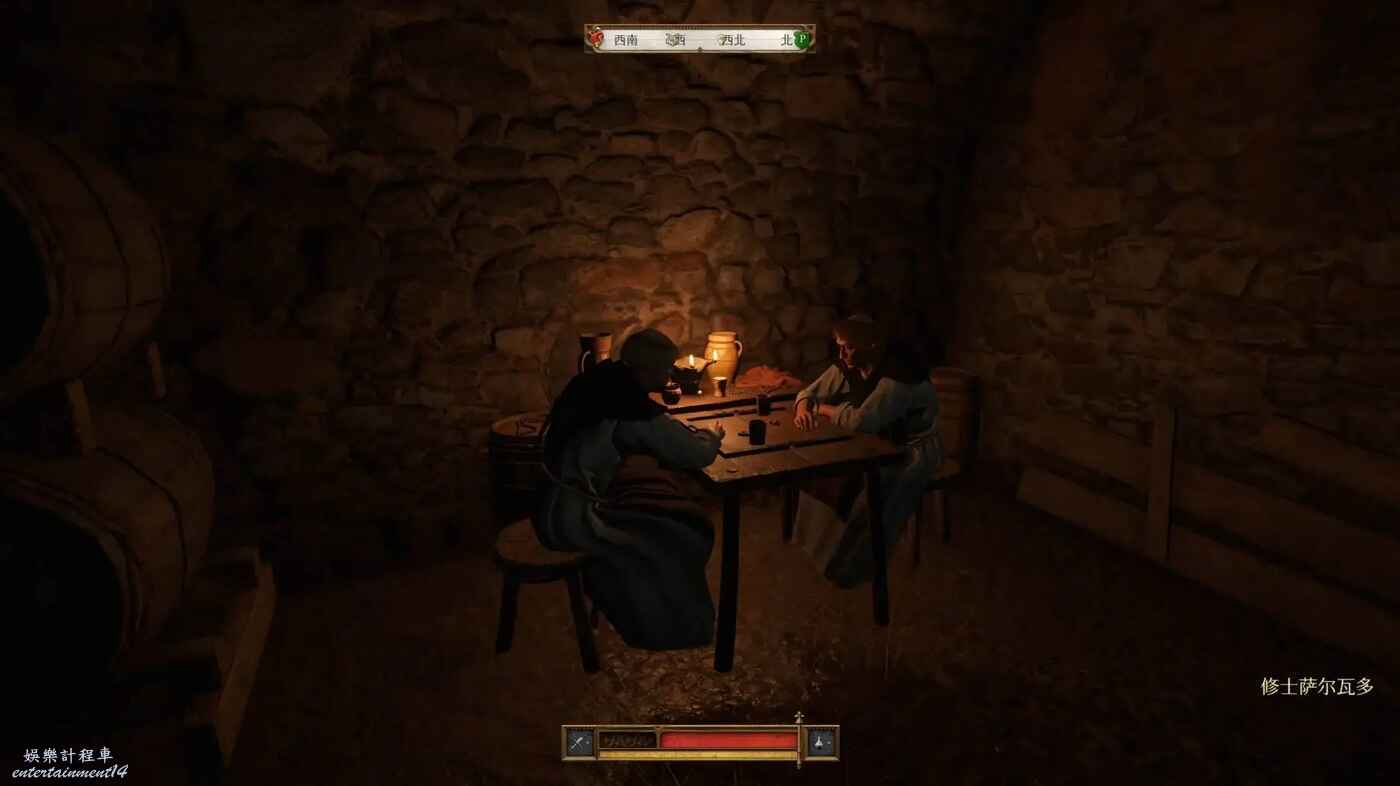Screen dimensions: 1400x786
Task: Click the compass bar at the top
Action: [699, 39]
